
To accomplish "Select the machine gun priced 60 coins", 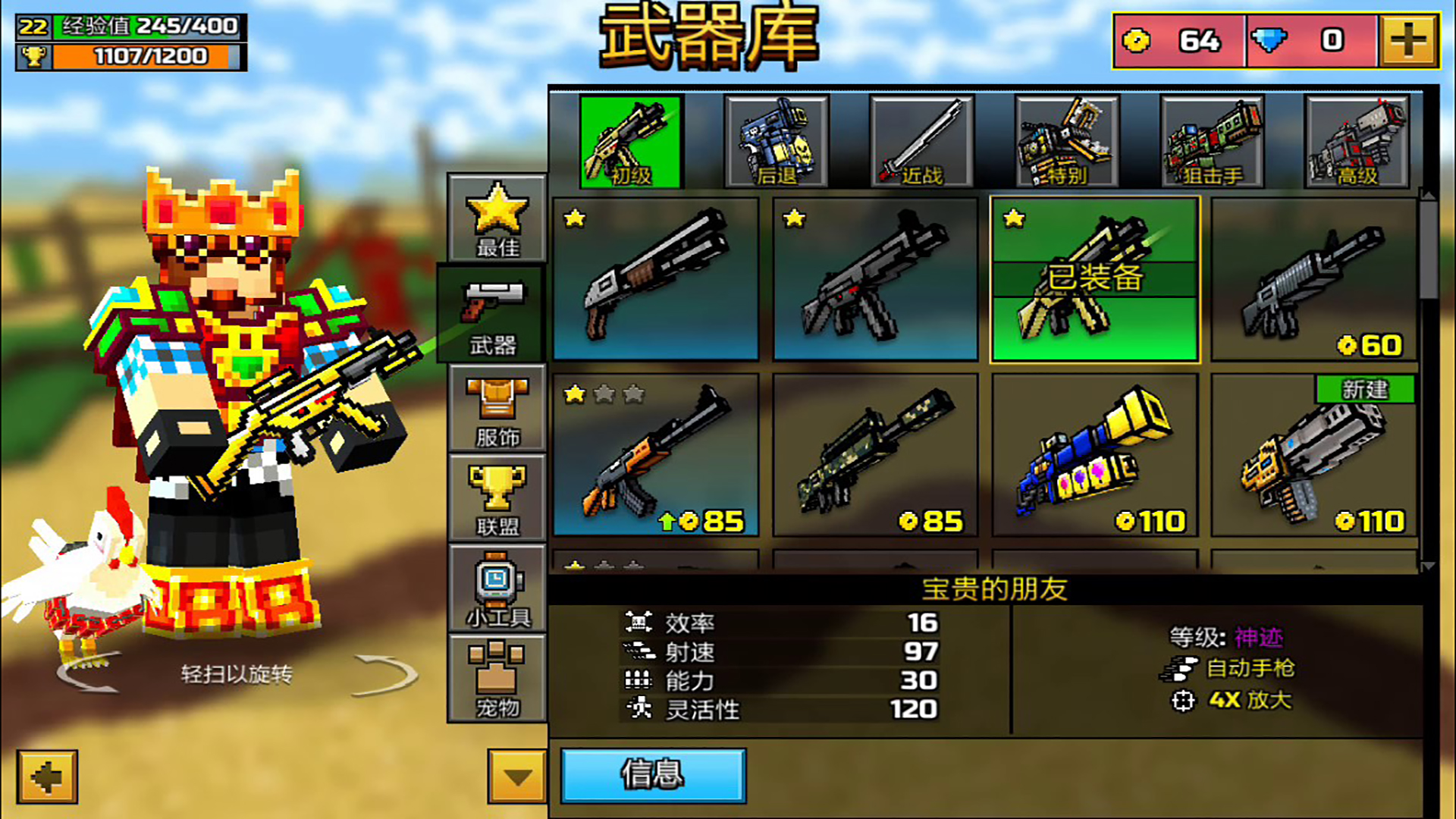I will [x=1316, y=279].
